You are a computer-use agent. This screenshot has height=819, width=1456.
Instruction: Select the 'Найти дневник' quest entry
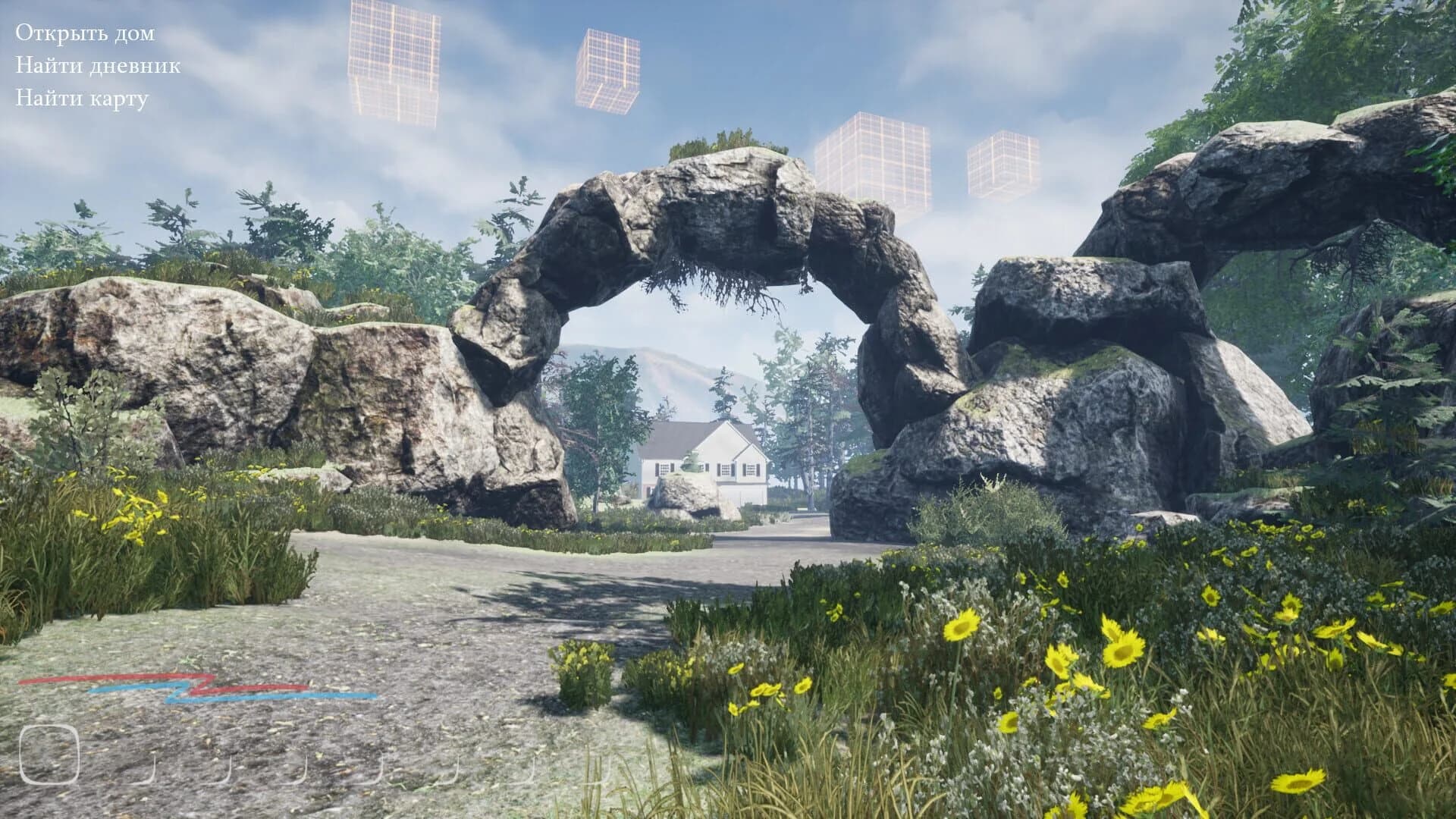pos(97,67)
